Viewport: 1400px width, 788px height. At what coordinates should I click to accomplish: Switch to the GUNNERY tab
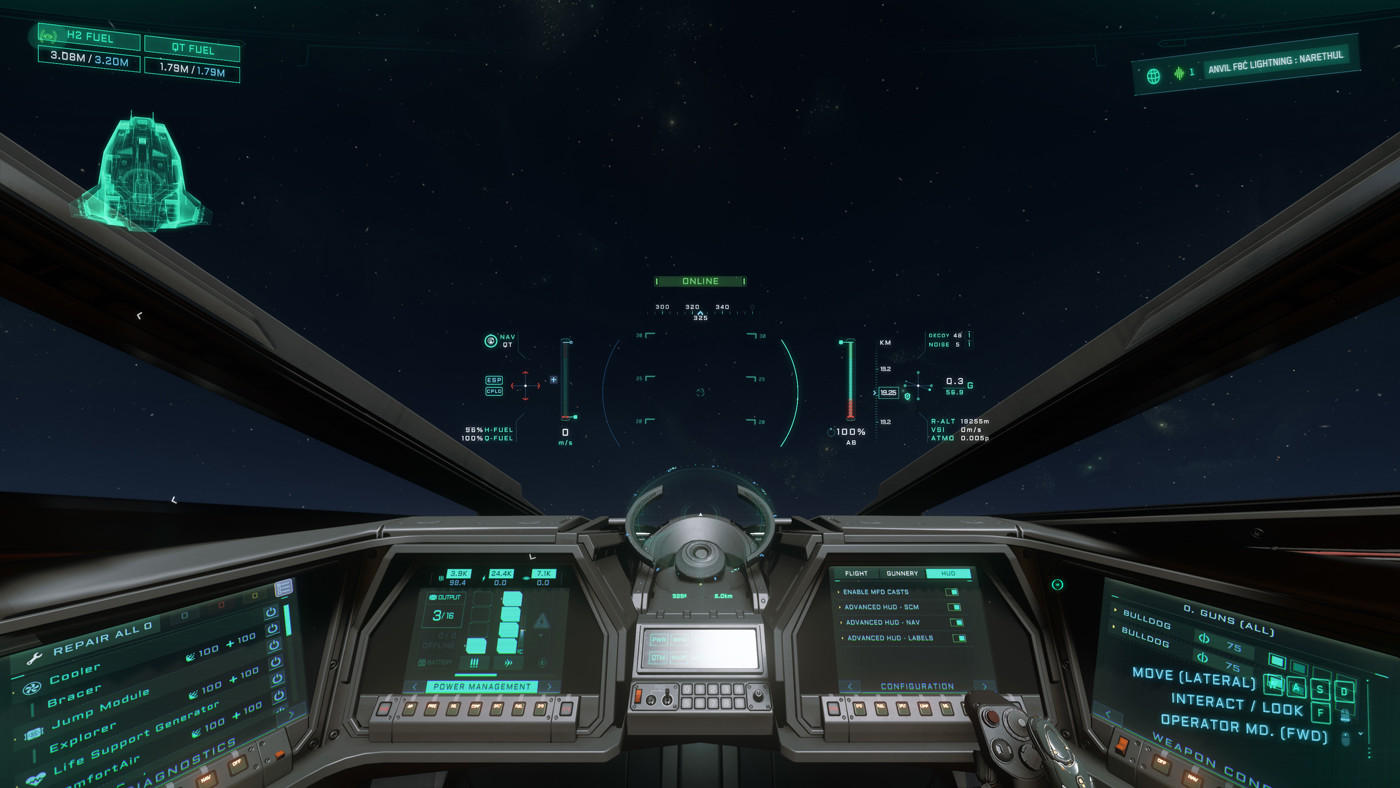[x=902, y=573]
